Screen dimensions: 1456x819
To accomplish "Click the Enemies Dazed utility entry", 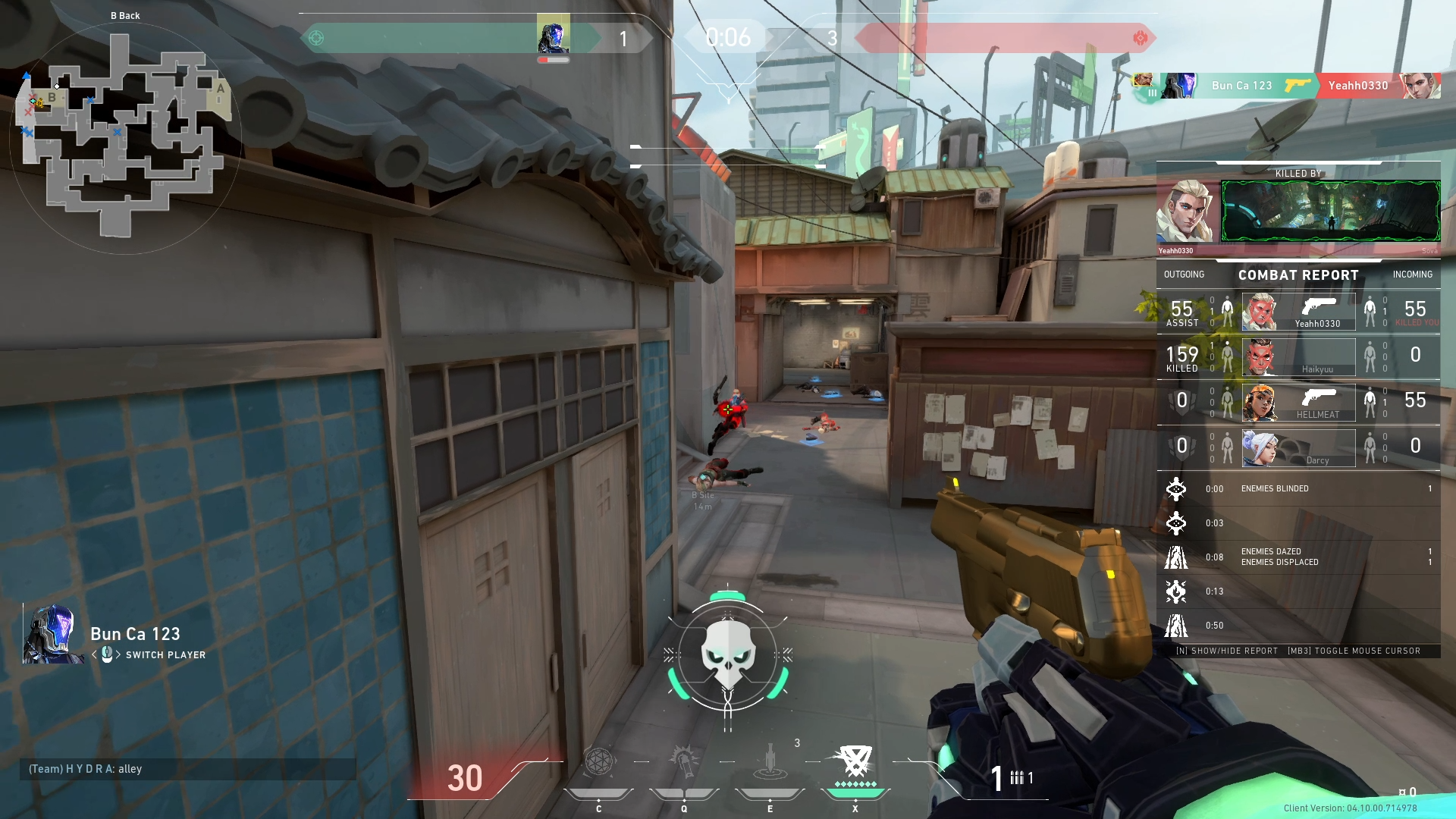I will [x=1298, y=557].
